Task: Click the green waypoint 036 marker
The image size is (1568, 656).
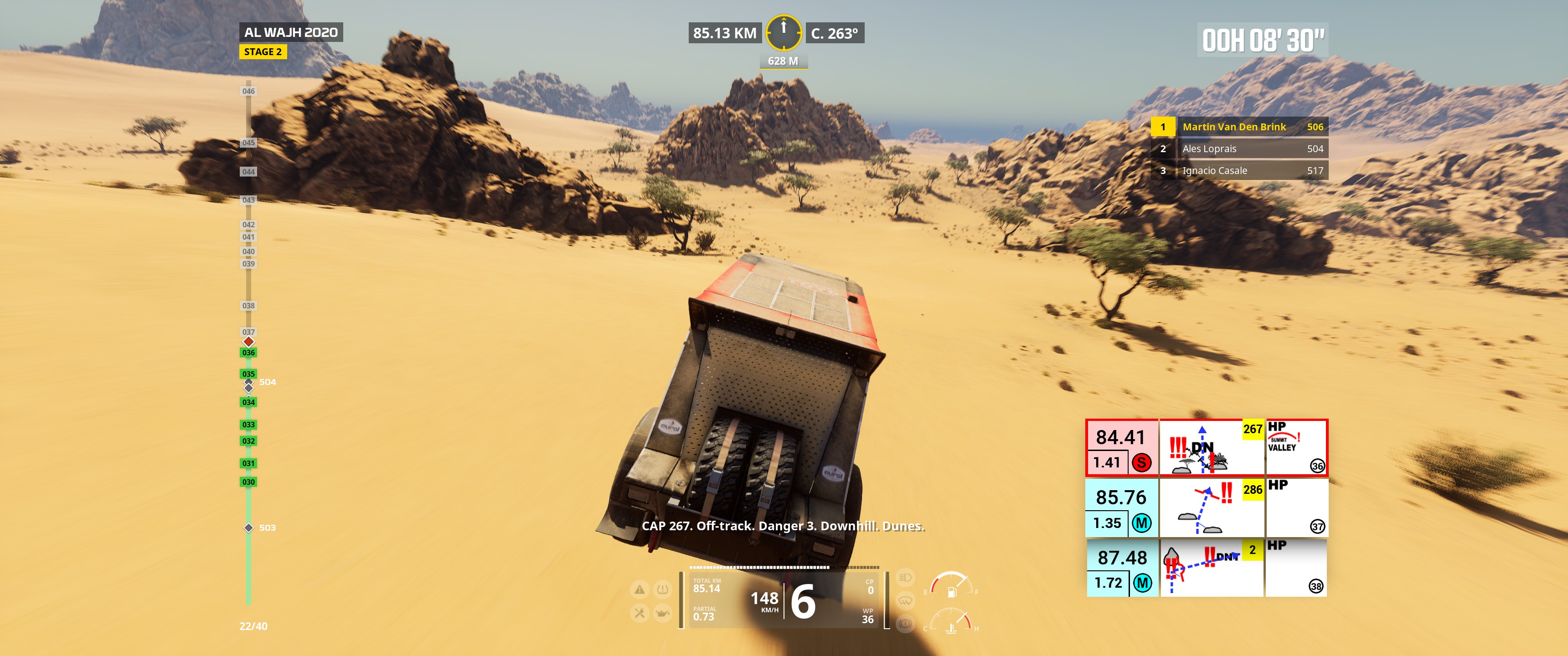Action: [248, 353]
